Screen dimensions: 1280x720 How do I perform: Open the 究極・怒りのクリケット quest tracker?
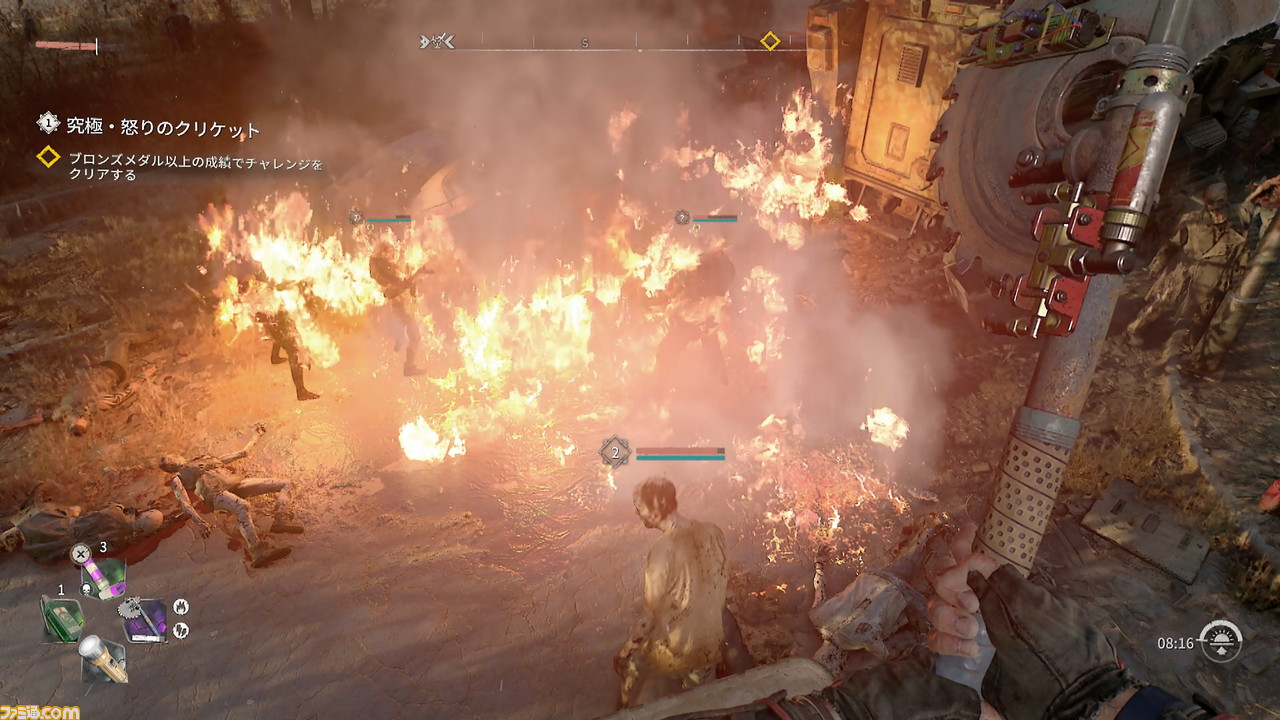[x=163, y=128]
